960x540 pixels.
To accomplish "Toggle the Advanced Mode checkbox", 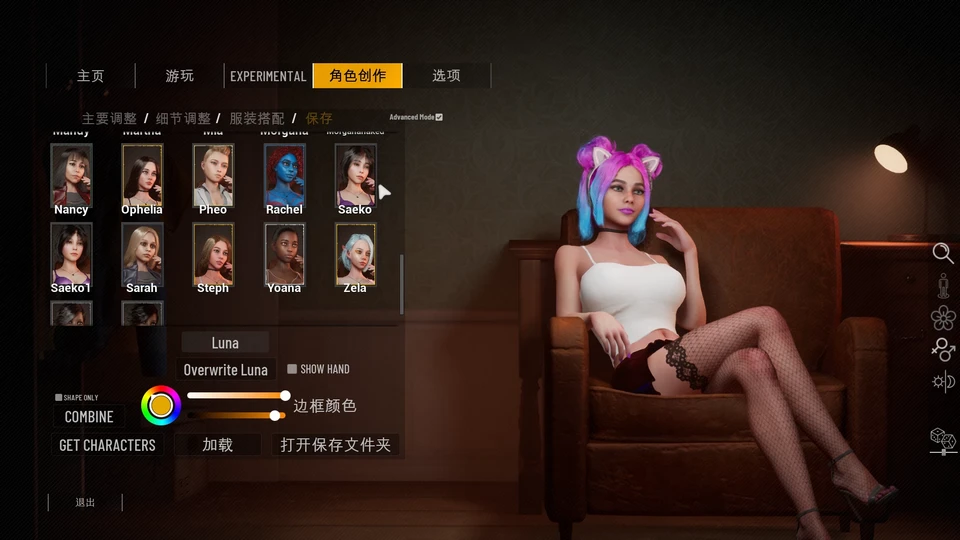I will click(x=439, y=117).
